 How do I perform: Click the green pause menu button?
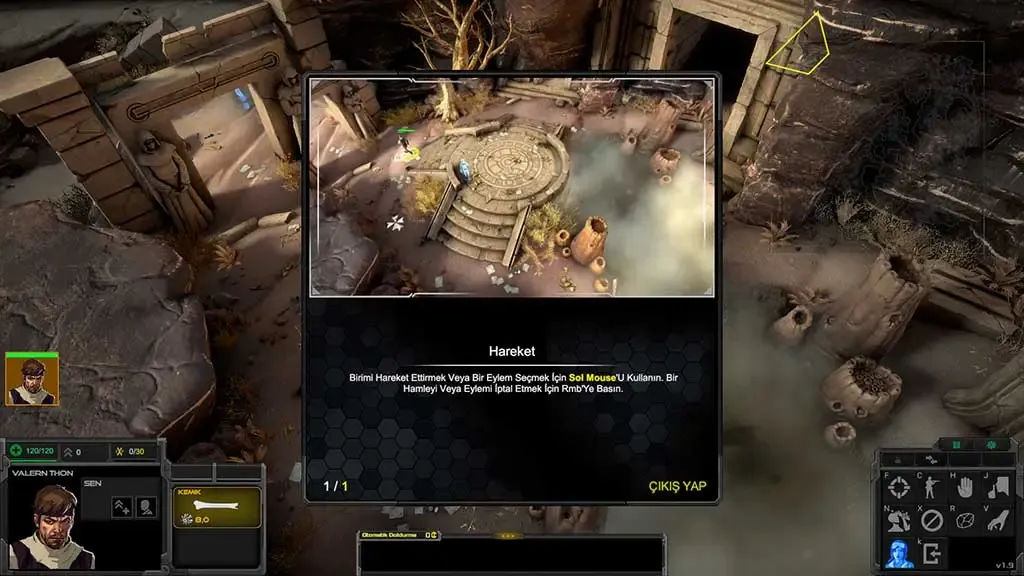[x=956, y=445]
